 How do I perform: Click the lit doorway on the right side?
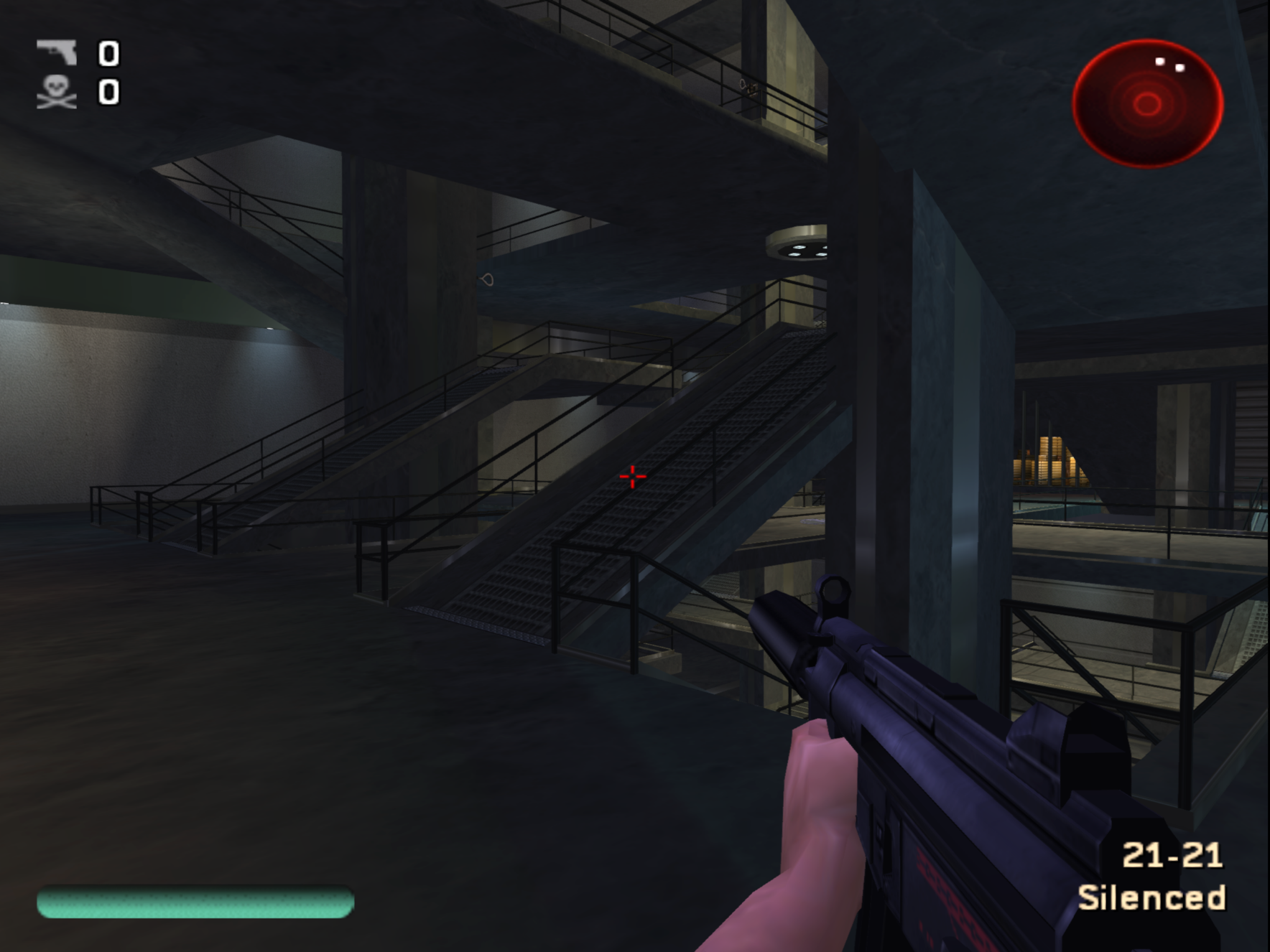pyautogui.click(x=1049, y=459)
